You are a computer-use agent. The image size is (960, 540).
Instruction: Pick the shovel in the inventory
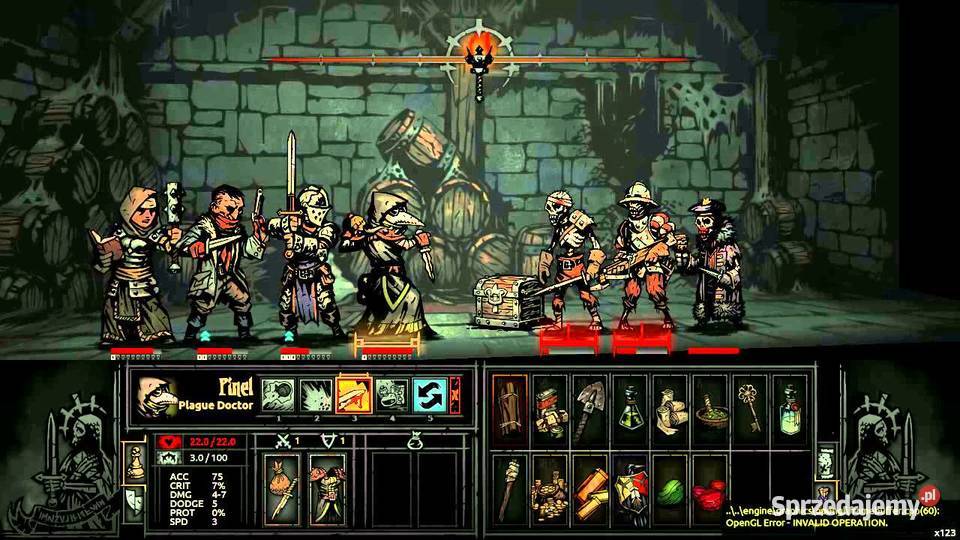click(x=589, y=405)
